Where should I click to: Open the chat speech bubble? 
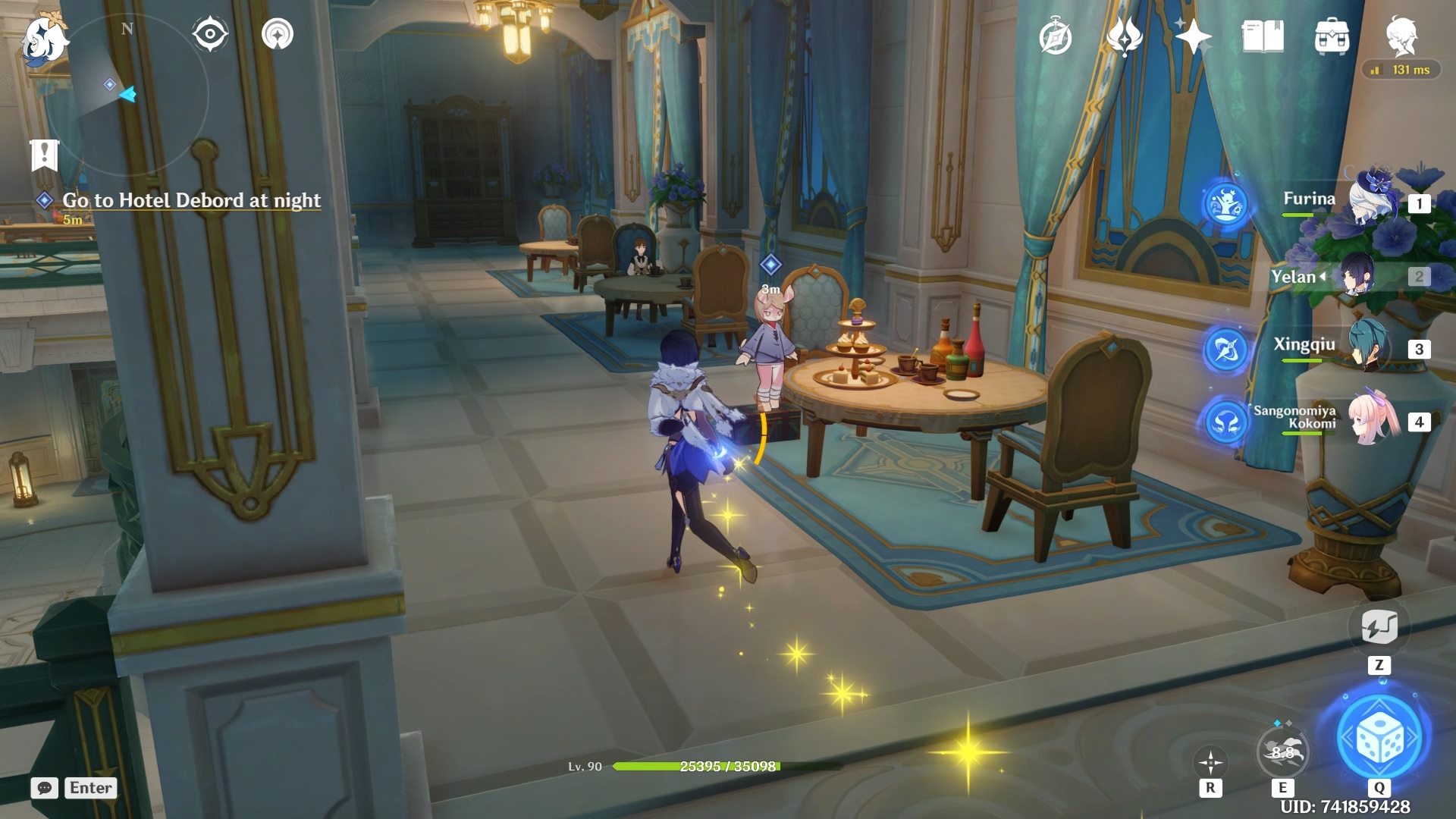(x=45, y=788)
